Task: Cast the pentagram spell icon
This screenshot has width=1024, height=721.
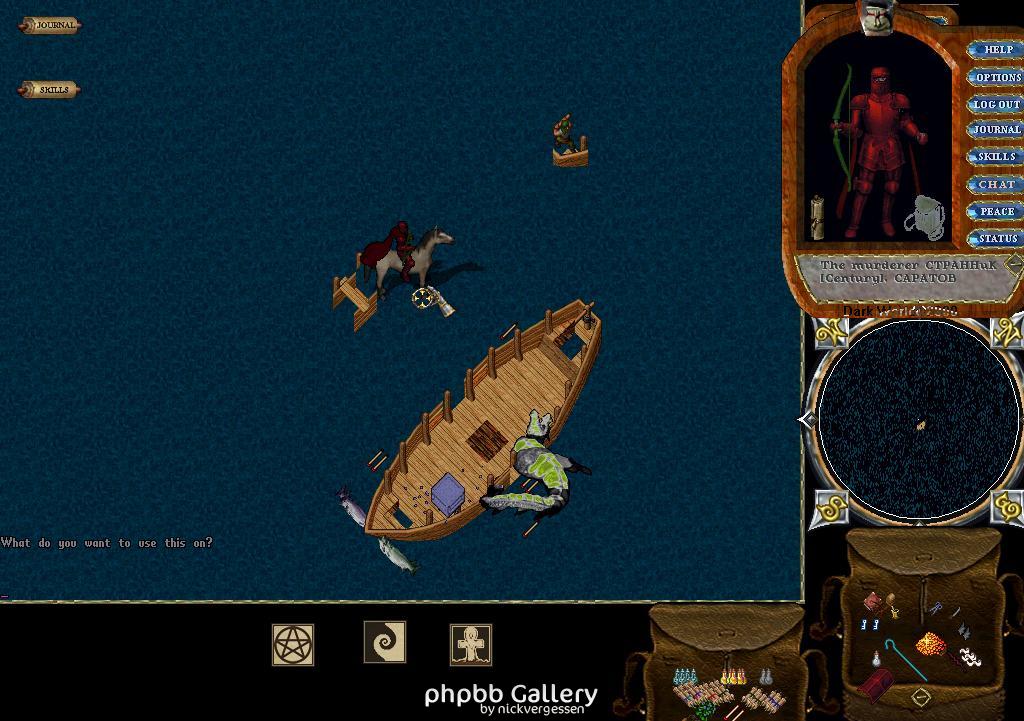Action: click(x=293, y=645)
